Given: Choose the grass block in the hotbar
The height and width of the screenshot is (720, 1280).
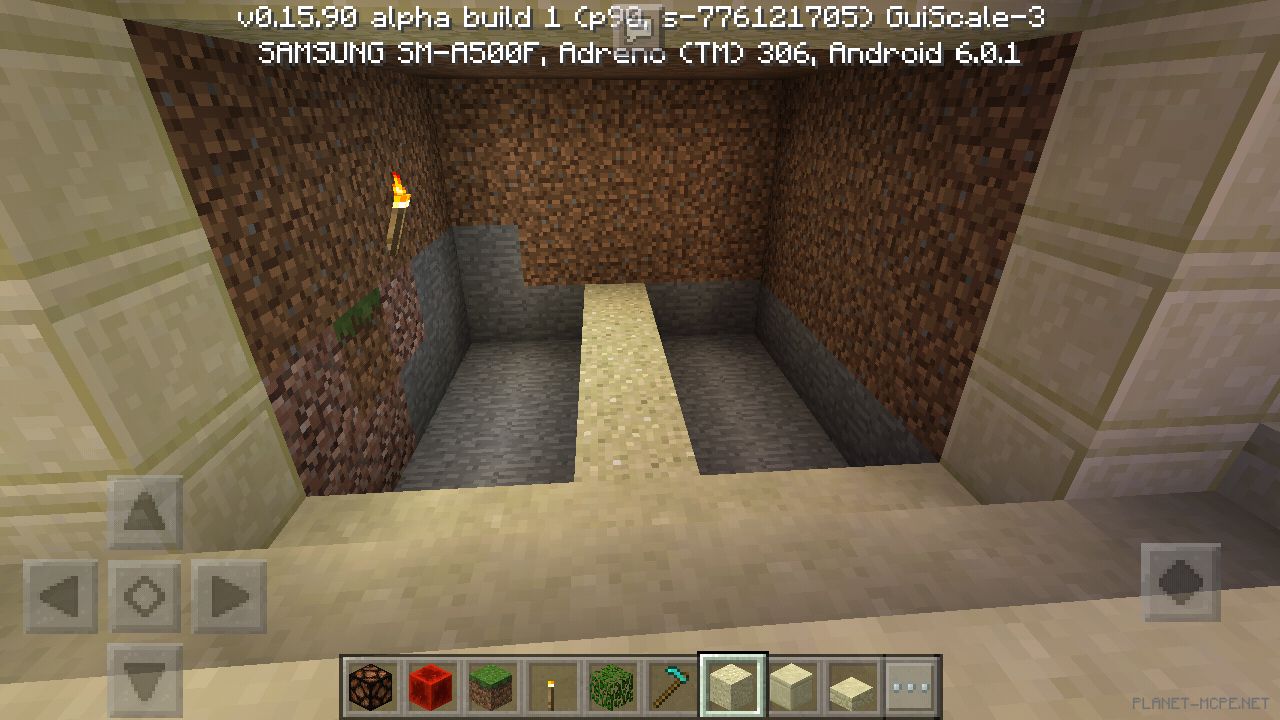Looking at the screenshot, I should (492, 687).
